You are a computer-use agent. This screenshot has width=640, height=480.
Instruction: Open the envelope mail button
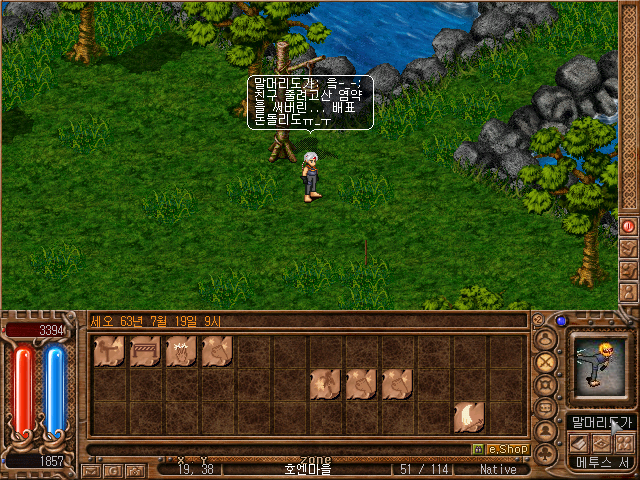(x=91, y=470)
